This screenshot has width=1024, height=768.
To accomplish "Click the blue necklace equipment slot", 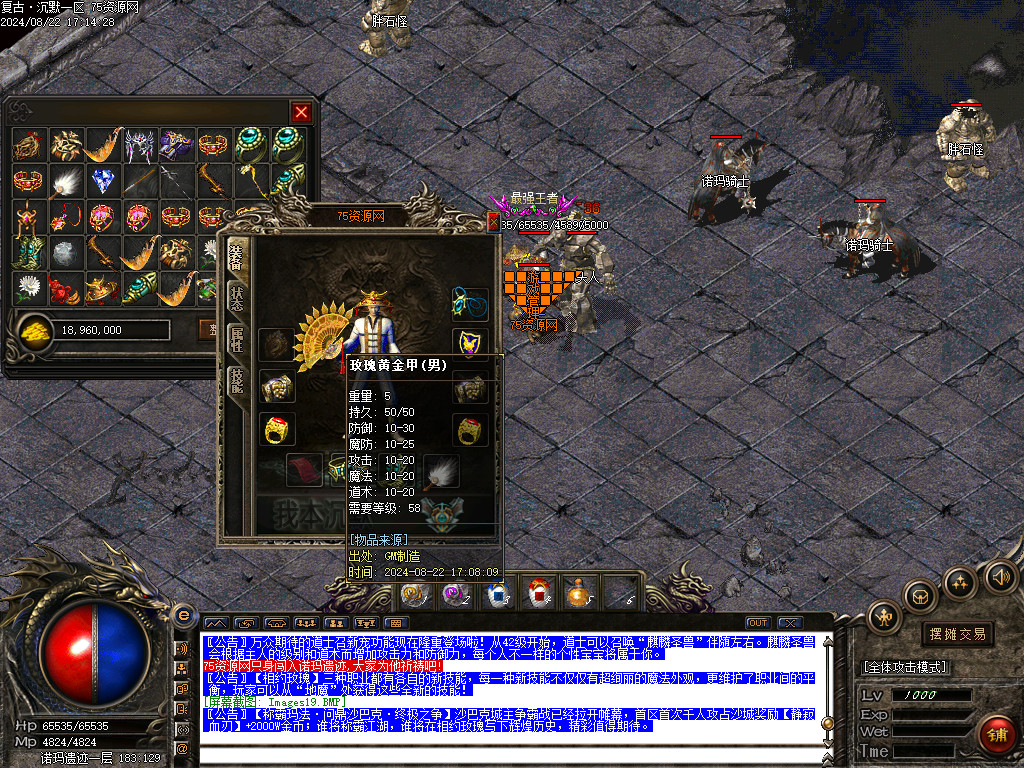I will click(x=469, y=302).
